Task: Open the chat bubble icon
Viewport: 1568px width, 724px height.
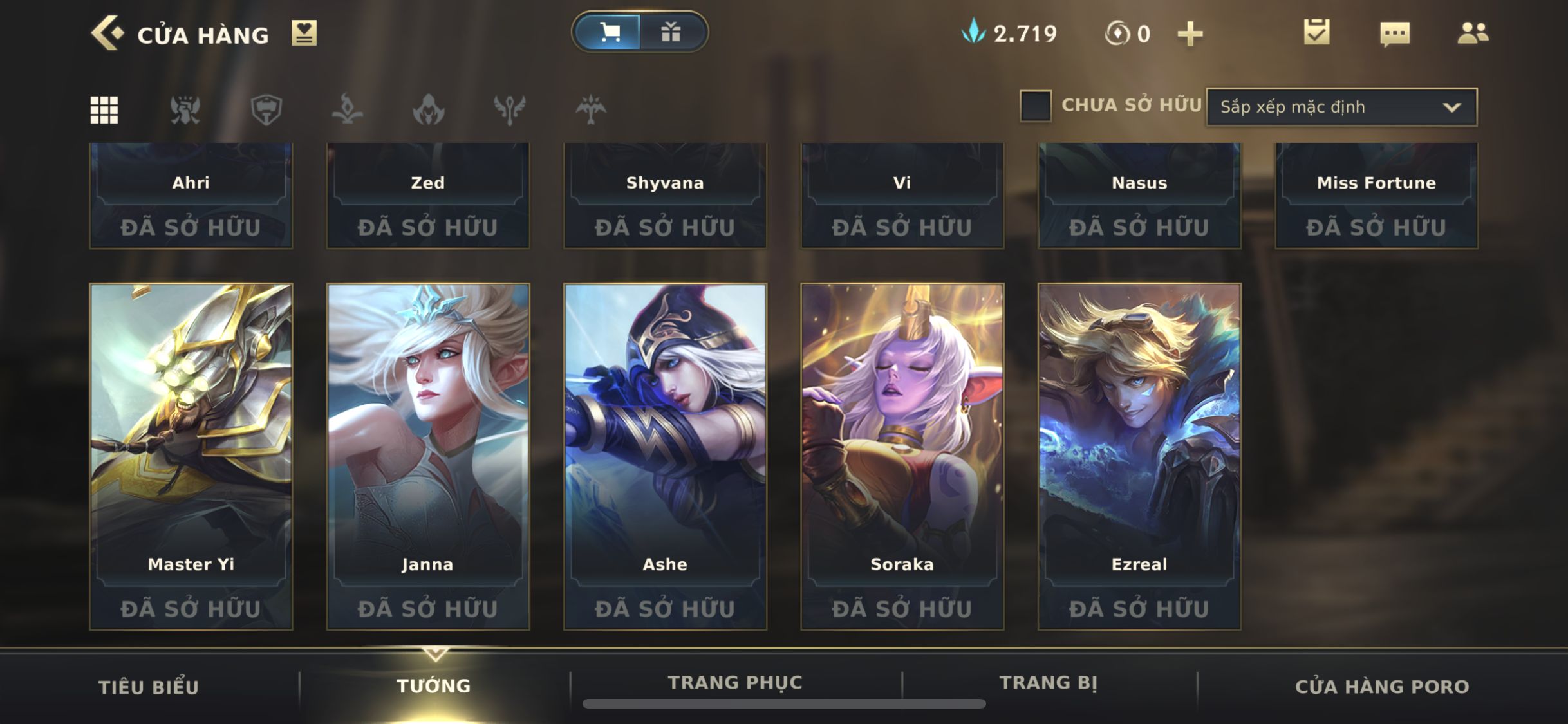Action: 1395,33
